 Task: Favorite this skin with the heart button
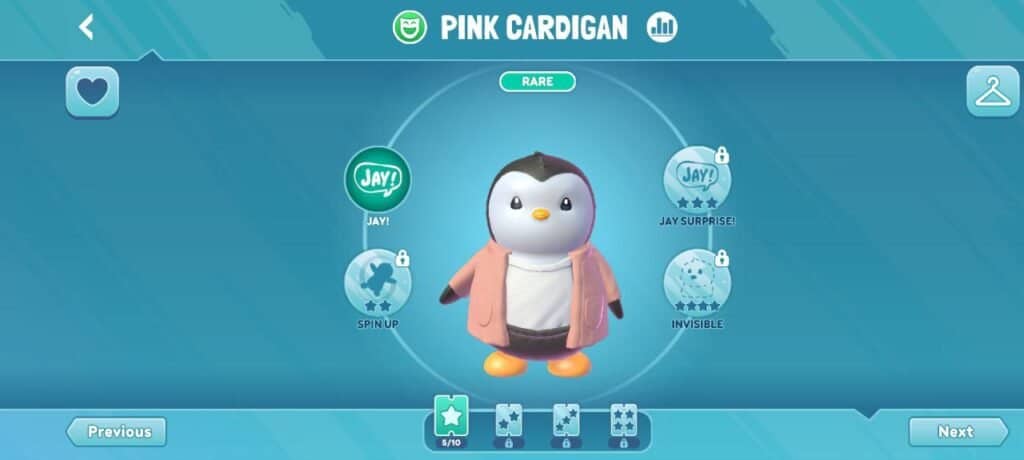pos(92,92)
